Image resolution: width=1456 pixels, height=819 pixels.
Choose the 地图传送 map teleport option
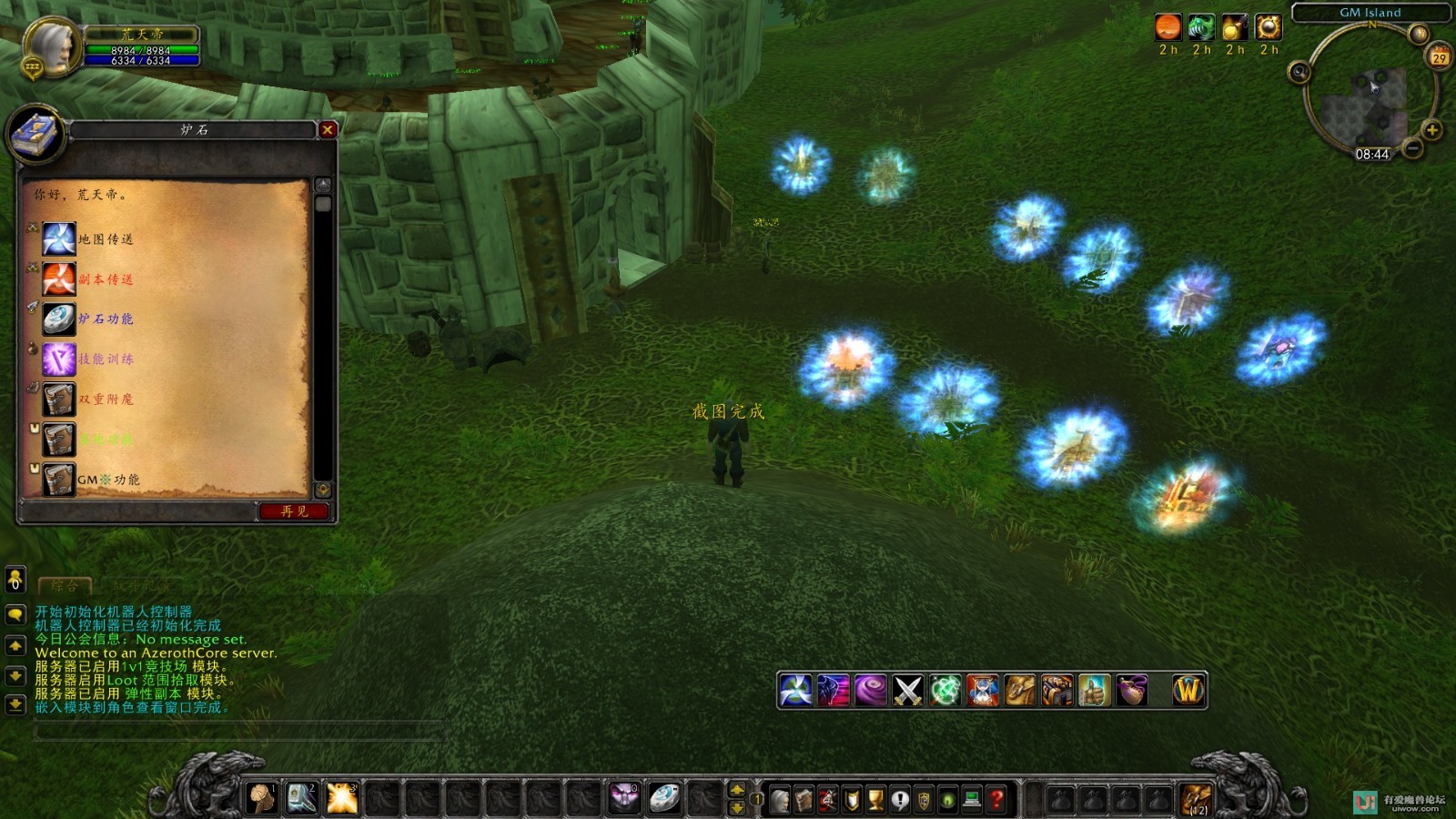(x=106, y=239)
